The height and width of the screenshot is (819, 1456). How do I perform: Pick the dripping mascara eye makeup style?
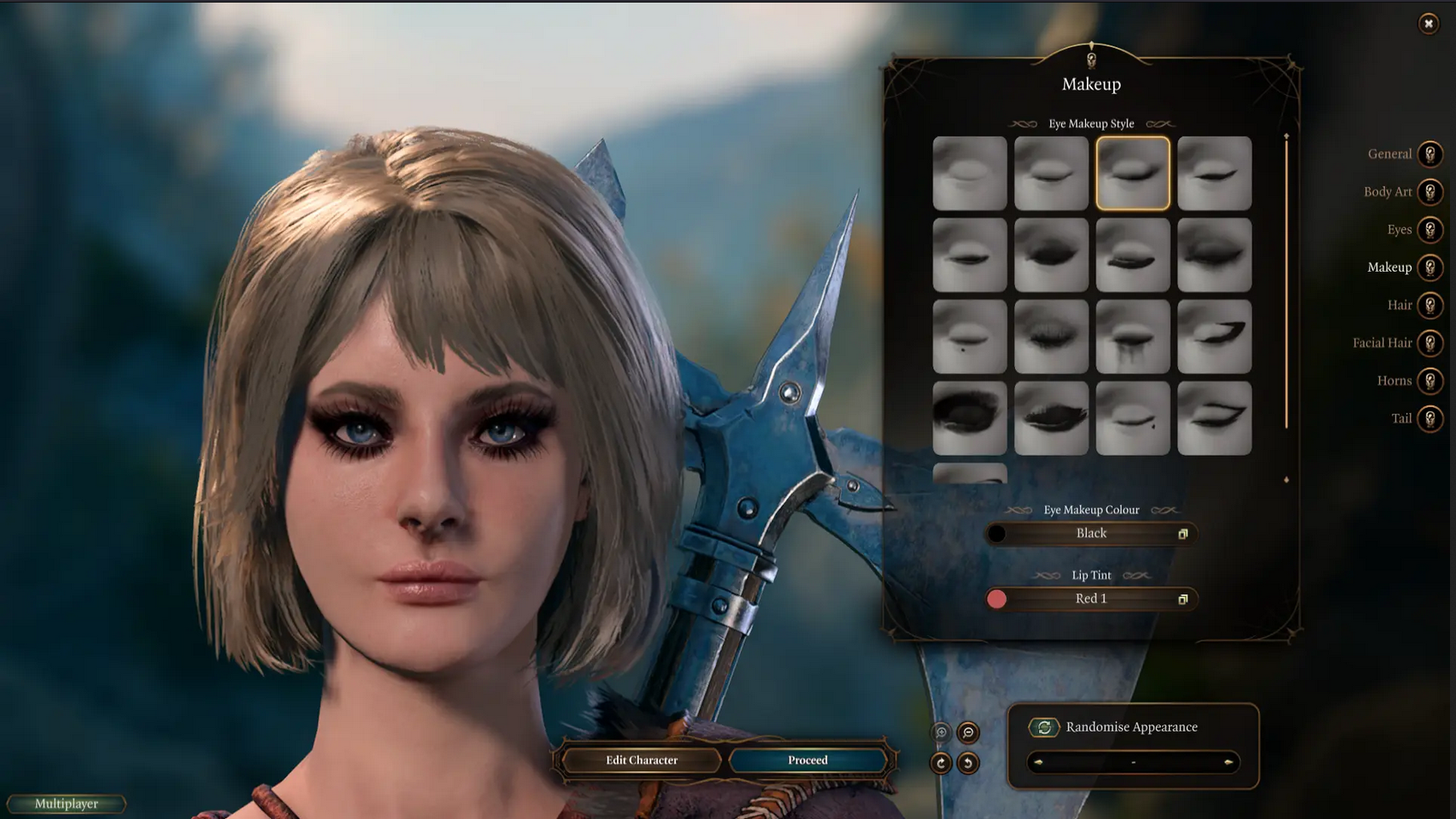(1132, 336)
